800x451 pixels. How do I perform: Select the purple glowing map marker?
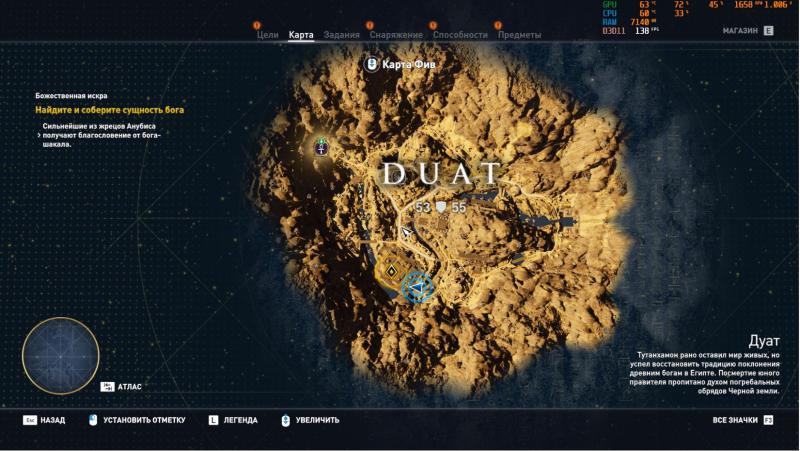[x=322, y=147]
